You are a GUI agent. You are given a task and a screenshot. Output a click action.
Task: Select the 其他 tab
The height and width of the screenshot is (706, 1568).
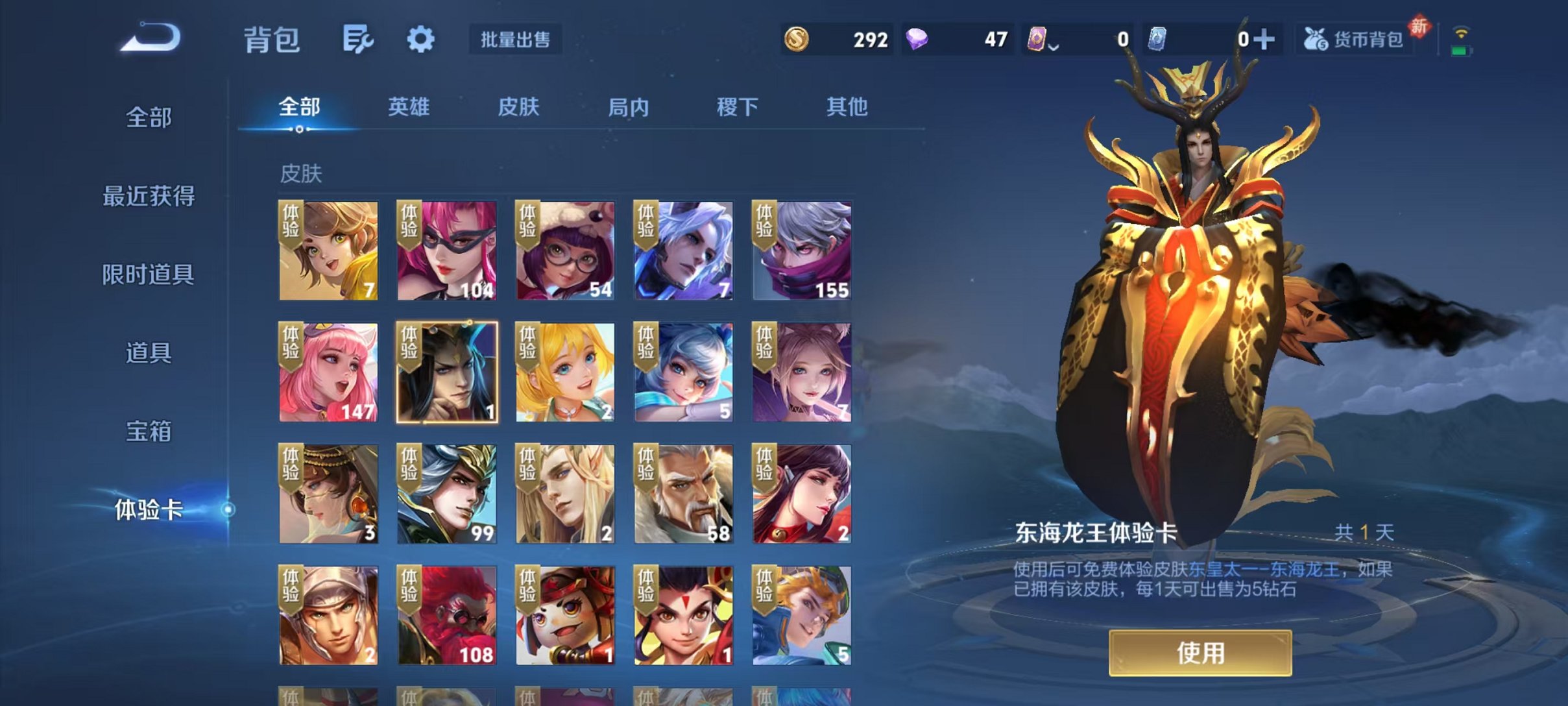coord(847,108)
